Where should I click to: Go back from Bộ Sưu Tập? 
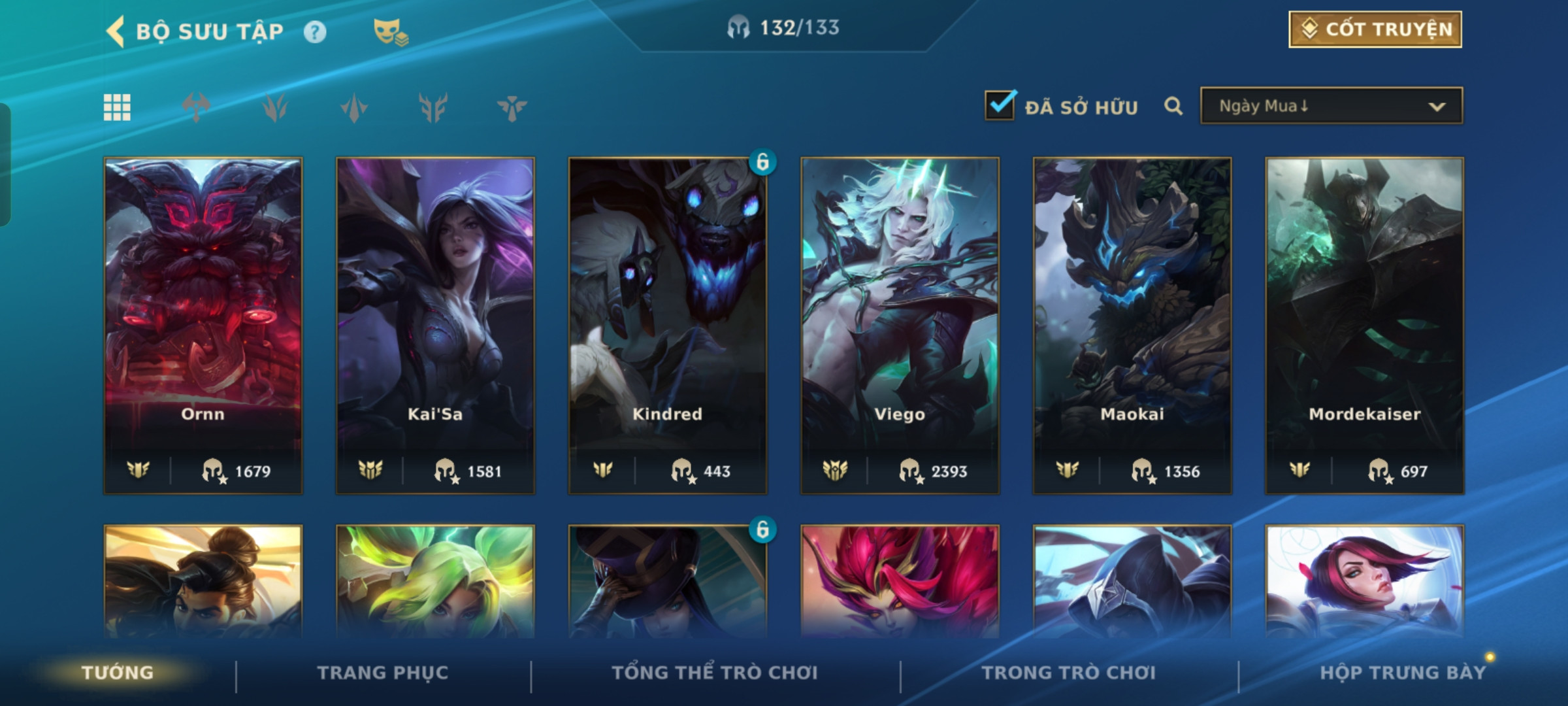point(116,31)
